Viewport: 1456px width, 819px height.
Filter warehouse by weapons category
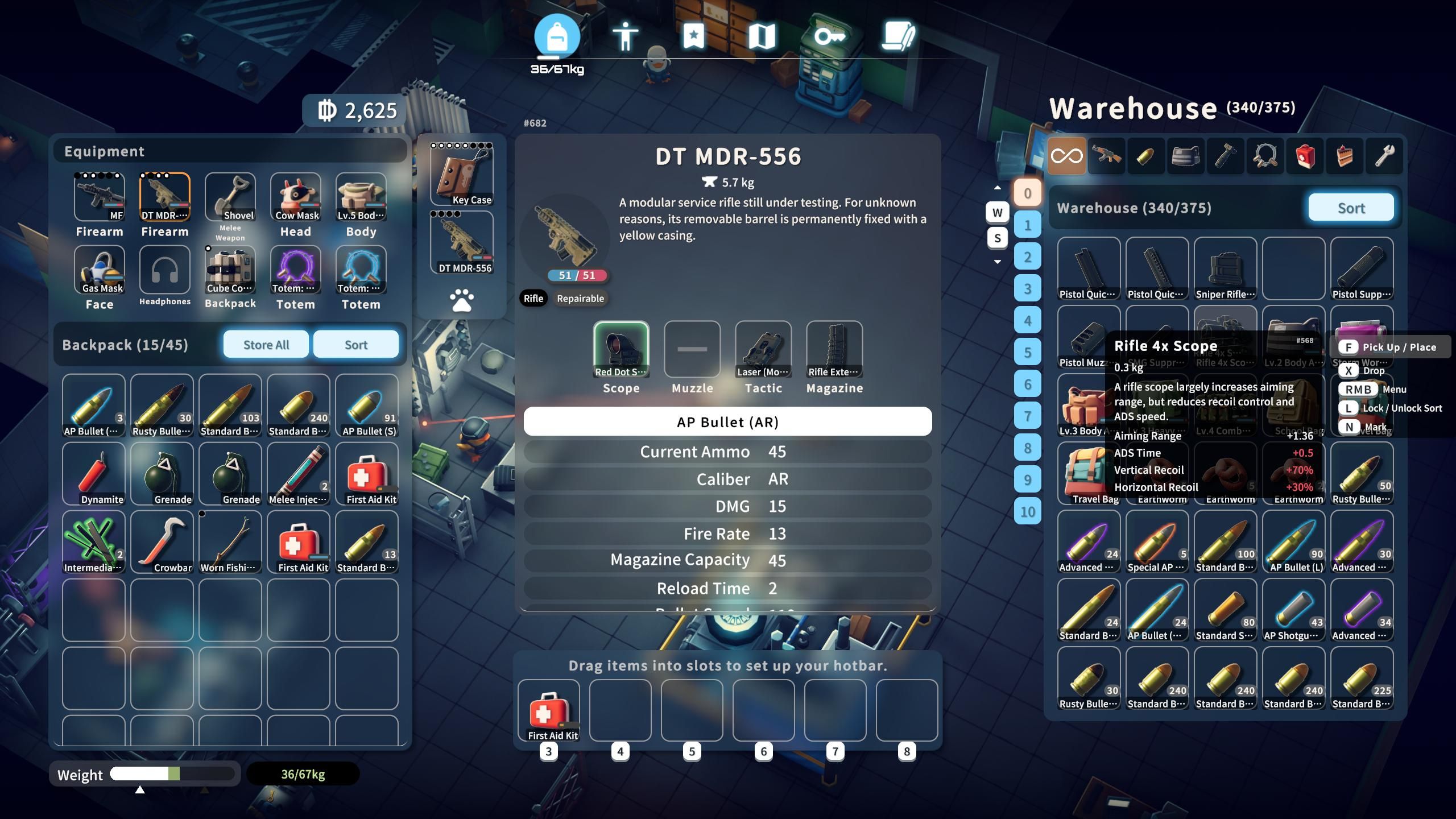coord(1106,156)
